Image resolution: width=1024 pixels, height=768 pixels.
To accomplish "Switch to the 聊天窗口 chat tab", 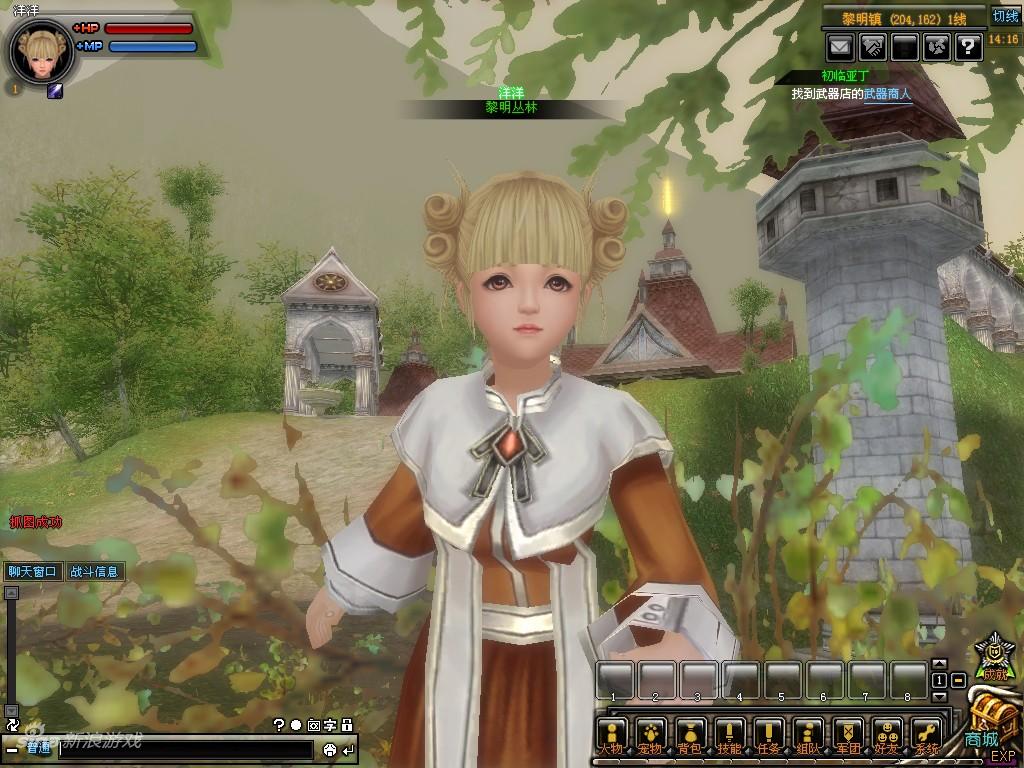I will pyautogui.click(x=33, y=572).
